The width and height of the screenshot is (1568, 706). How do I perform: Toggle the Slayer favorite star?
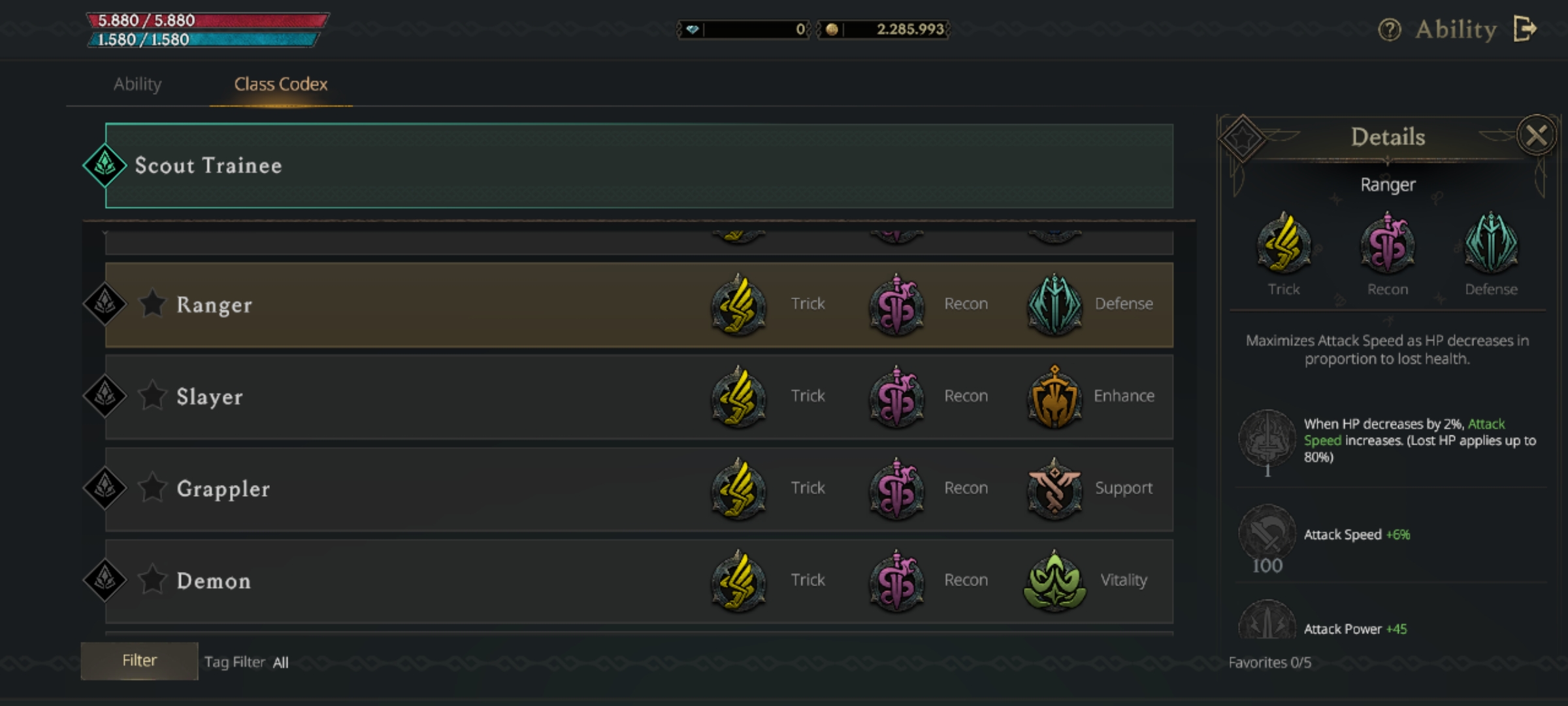click(x=153, y=396)
